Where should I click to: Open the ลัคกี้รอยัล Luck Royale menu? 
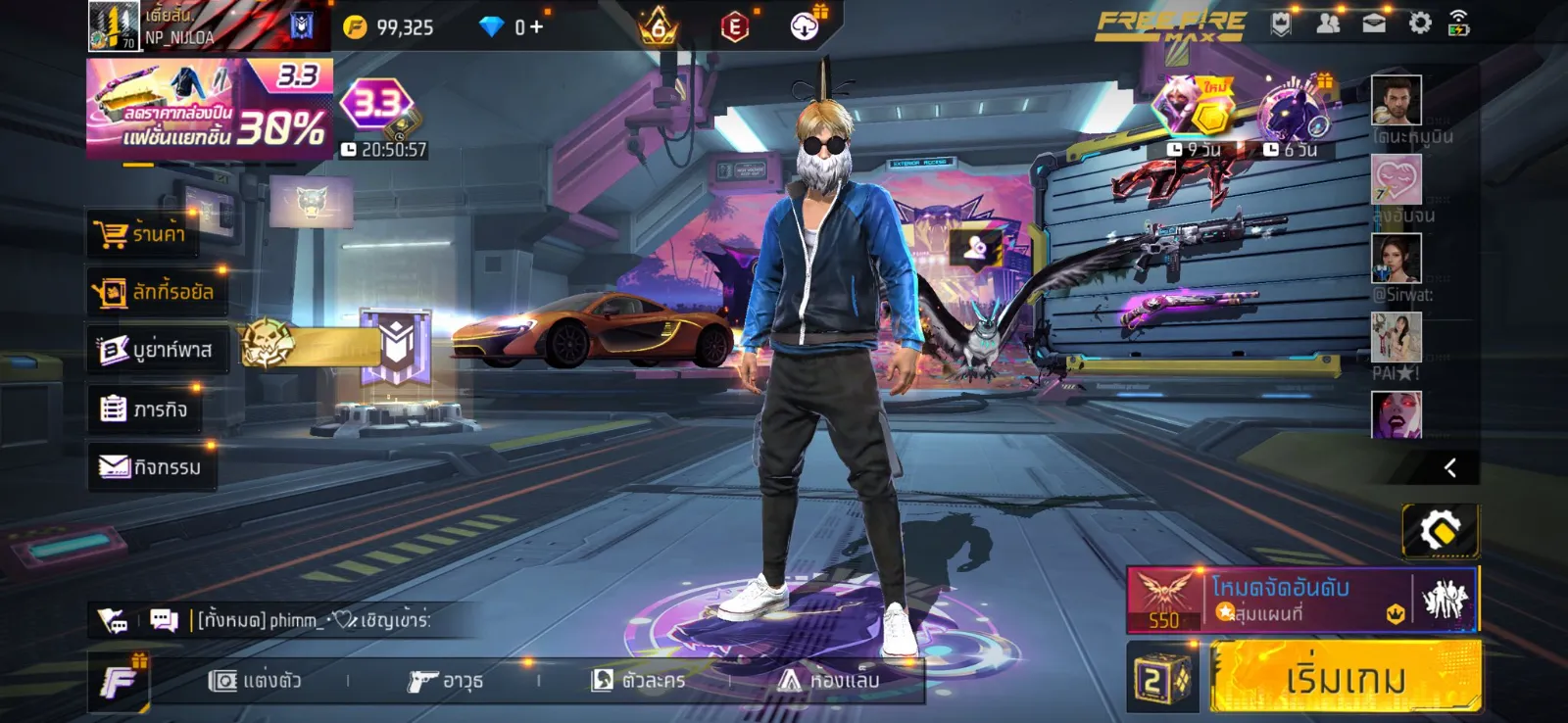(x=155, y=292)
